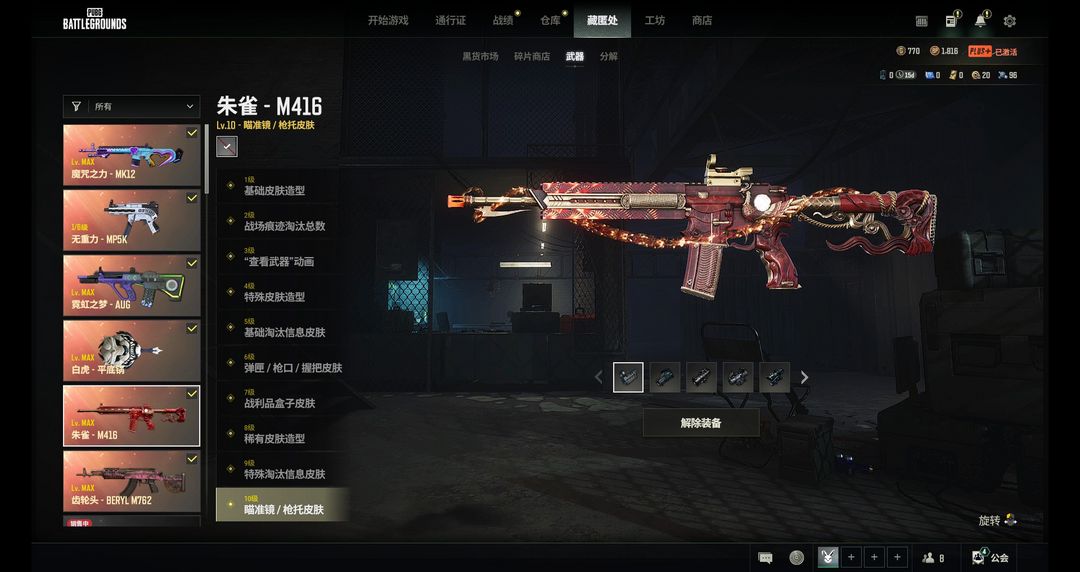Open the 开始游戏 menu
Viewport: 1080px width, 572px height.
tap(387, 21)
